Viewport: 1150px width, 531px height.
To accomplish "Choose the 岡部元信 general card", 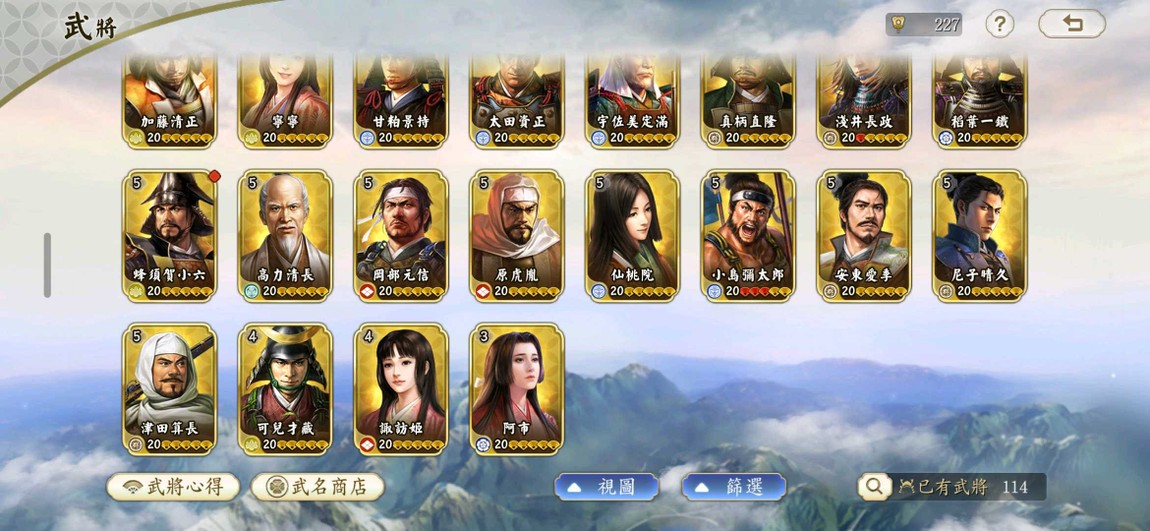I will click(x=402, y=235).
